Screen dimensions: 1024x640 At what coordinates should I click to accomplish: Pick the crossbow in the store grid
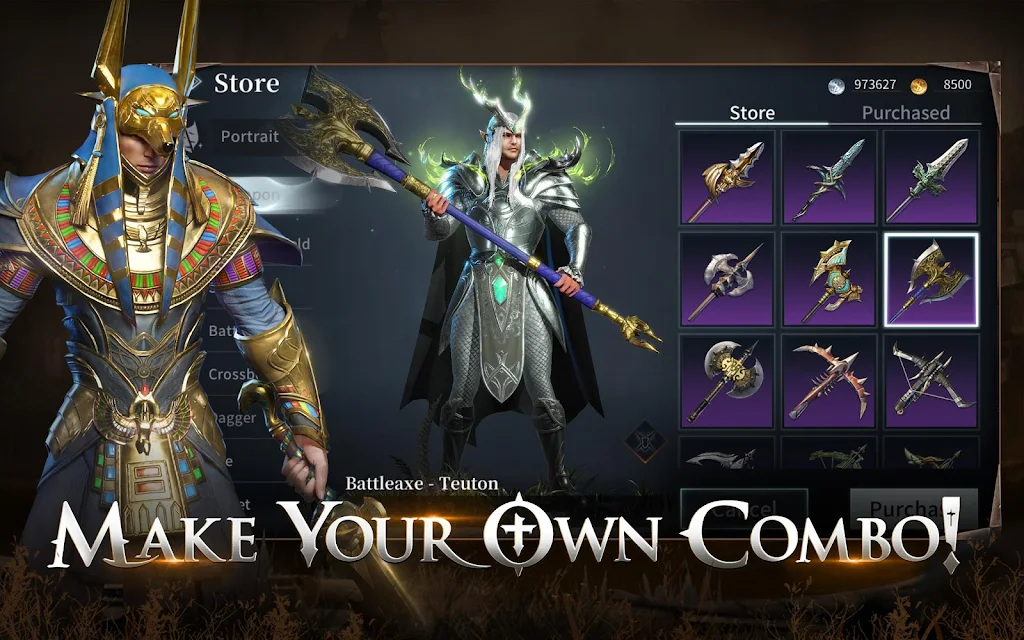click(931, 382)
